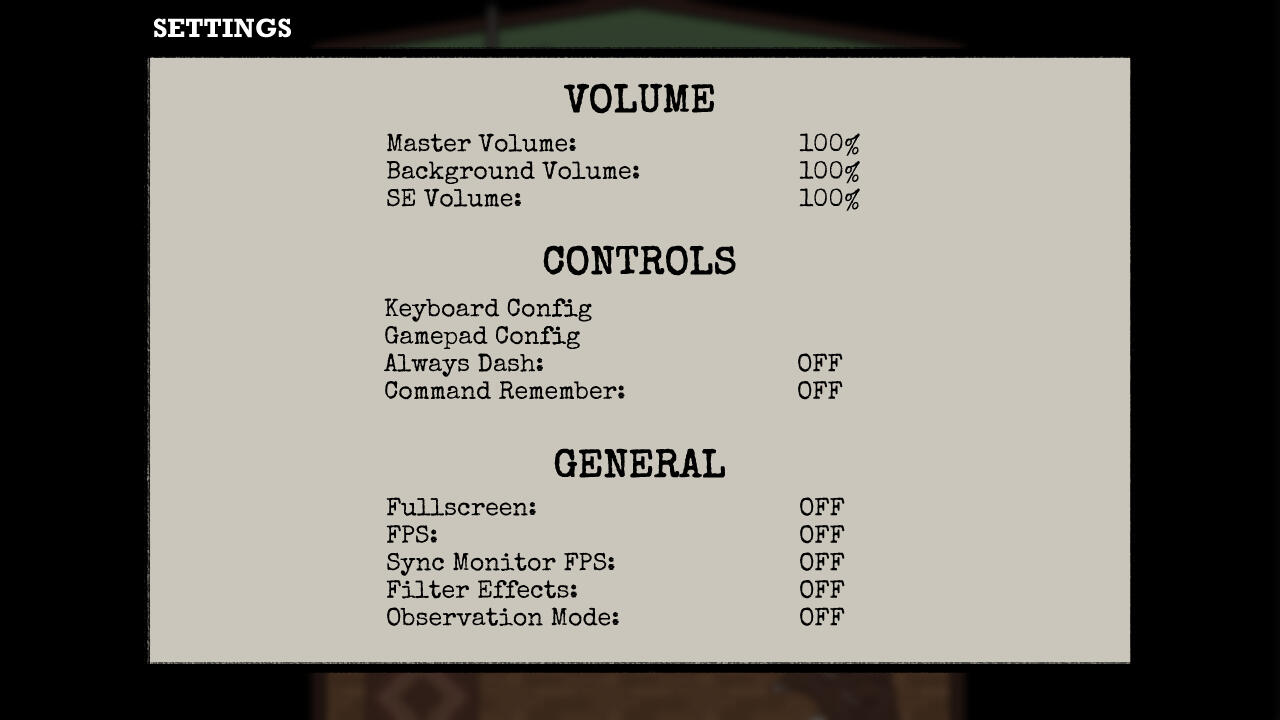Choose the SE Volume row
1280x720 pixels.
[454, 199]
